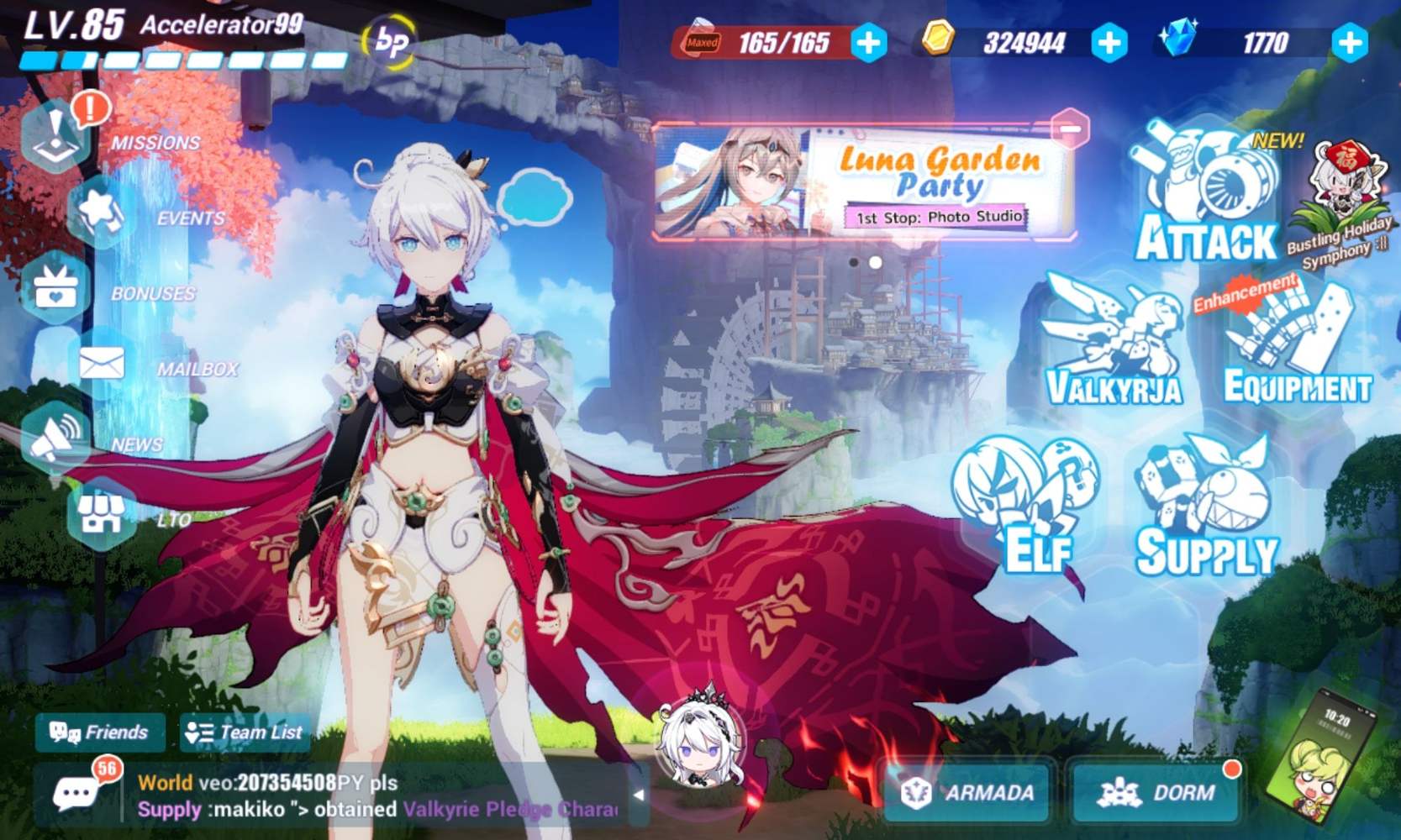Switch to the Team List tab
1401x840 pixels.
[244, 732]
